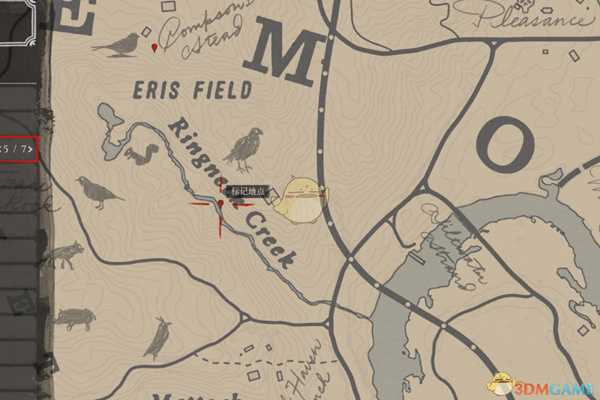Select the red marker at Compson's Stead

(153, 47)
